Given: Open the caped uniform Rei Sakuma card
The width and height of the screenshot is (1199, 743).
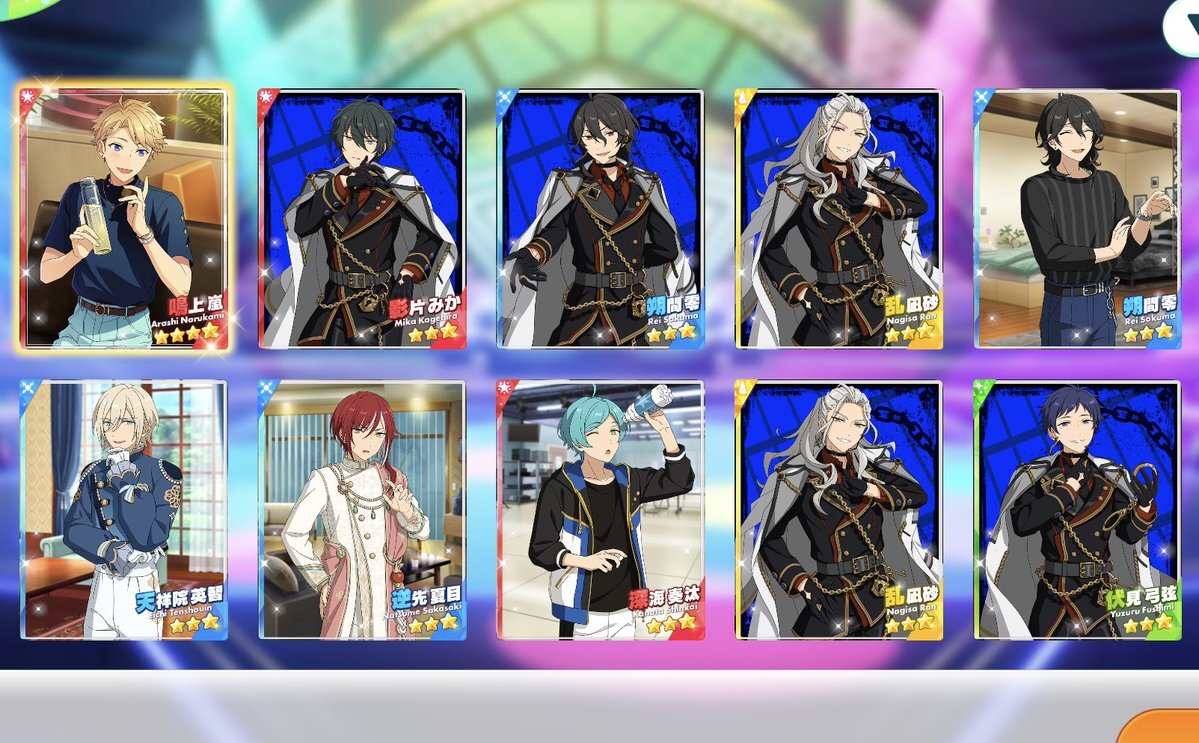Looking at the screenshot, I should click(600, 218).
